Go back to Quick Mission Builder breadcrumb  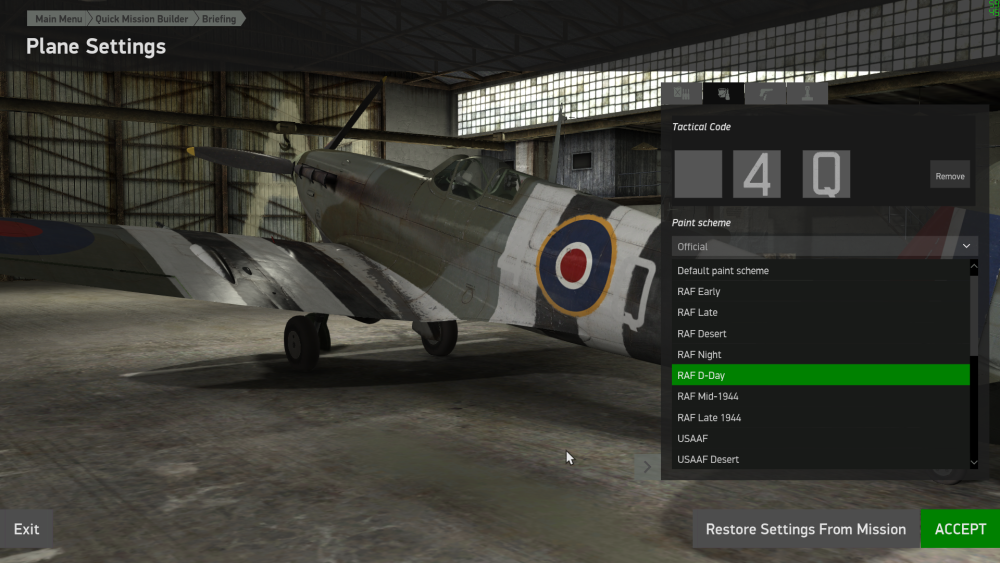pos(141,19)
